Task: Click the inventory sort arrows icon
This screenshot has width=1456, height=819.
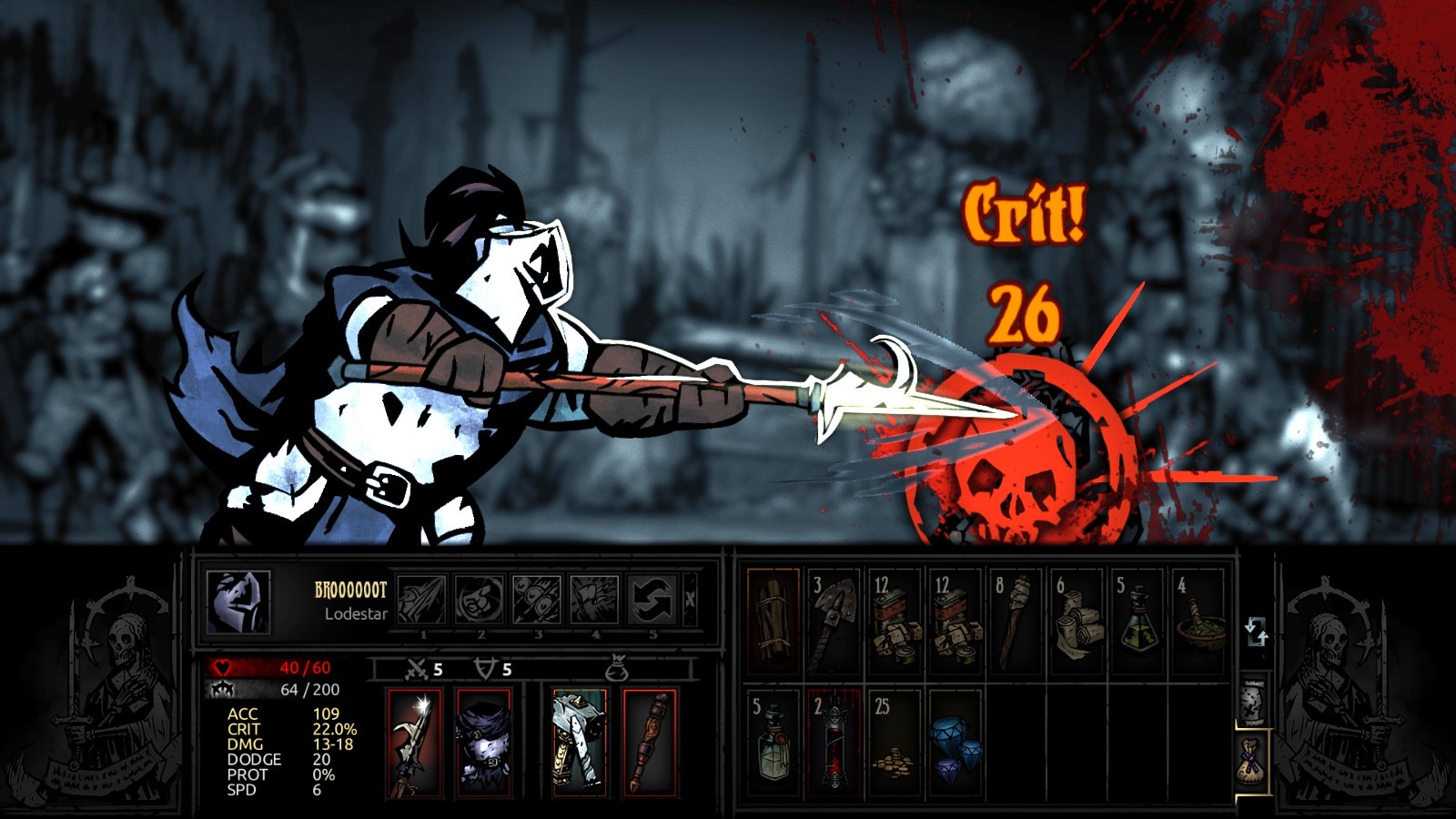Action: (1256, 630)
